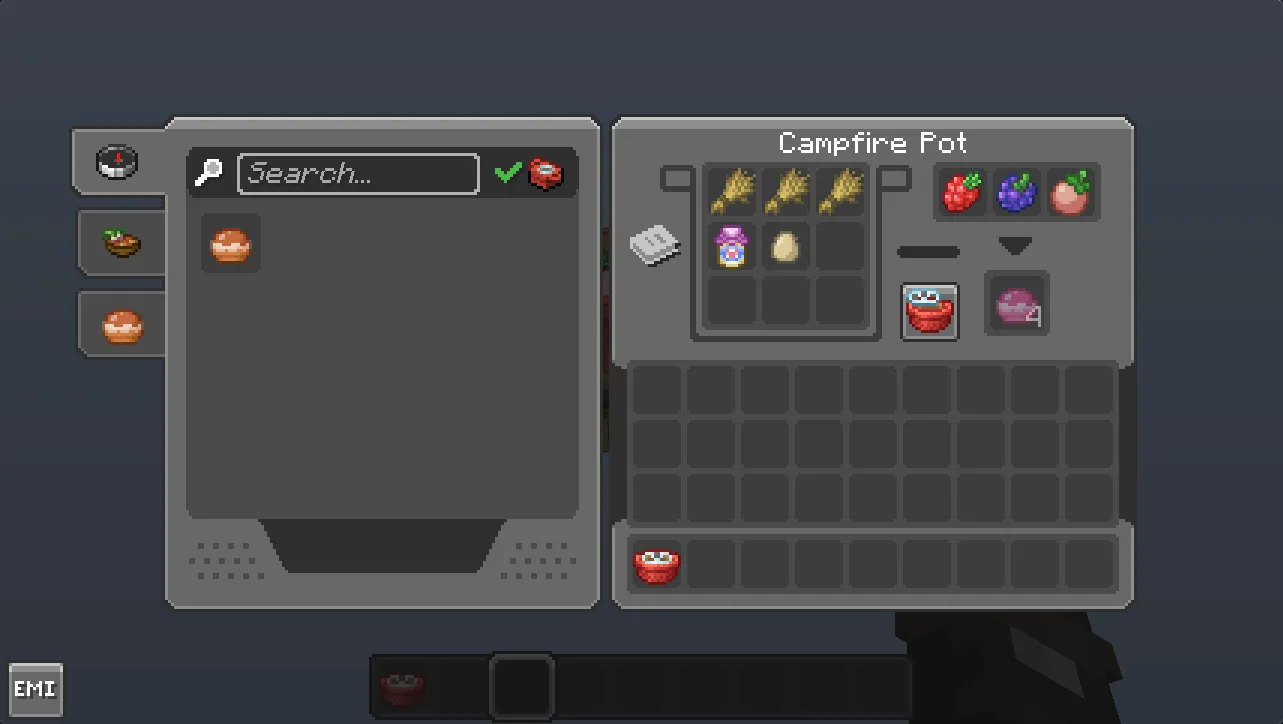
Task: Select the peach-like fruit ingredient option
Action: (x=1072, y=190)
